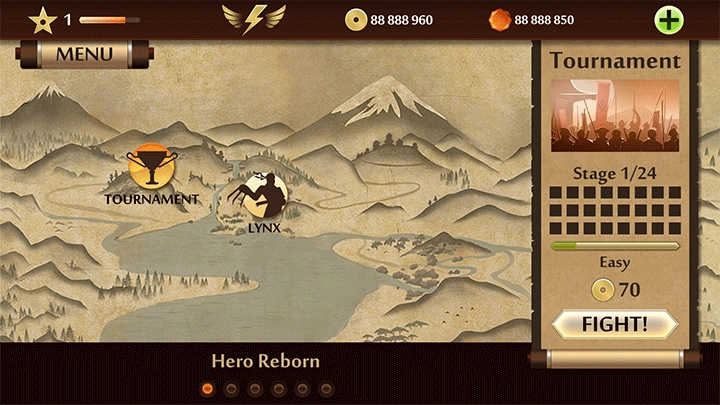Choose the Lynx boss map marker
Image resolution: width=720 pixels, height=405 pixels.
pyautogui.click(x=263, y=195)
